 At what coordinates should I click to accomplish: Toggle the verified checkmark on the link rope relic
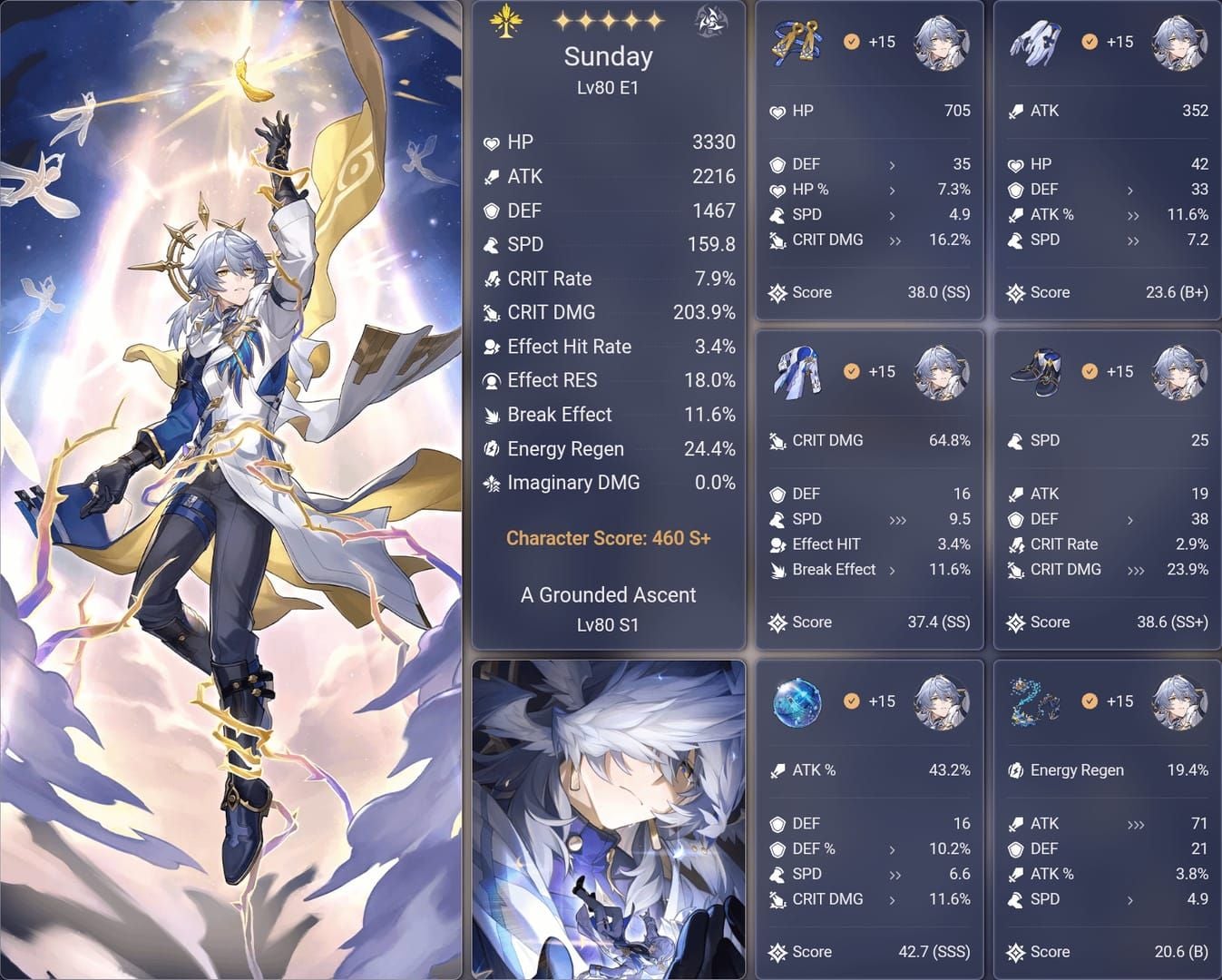click(1089, 701)
